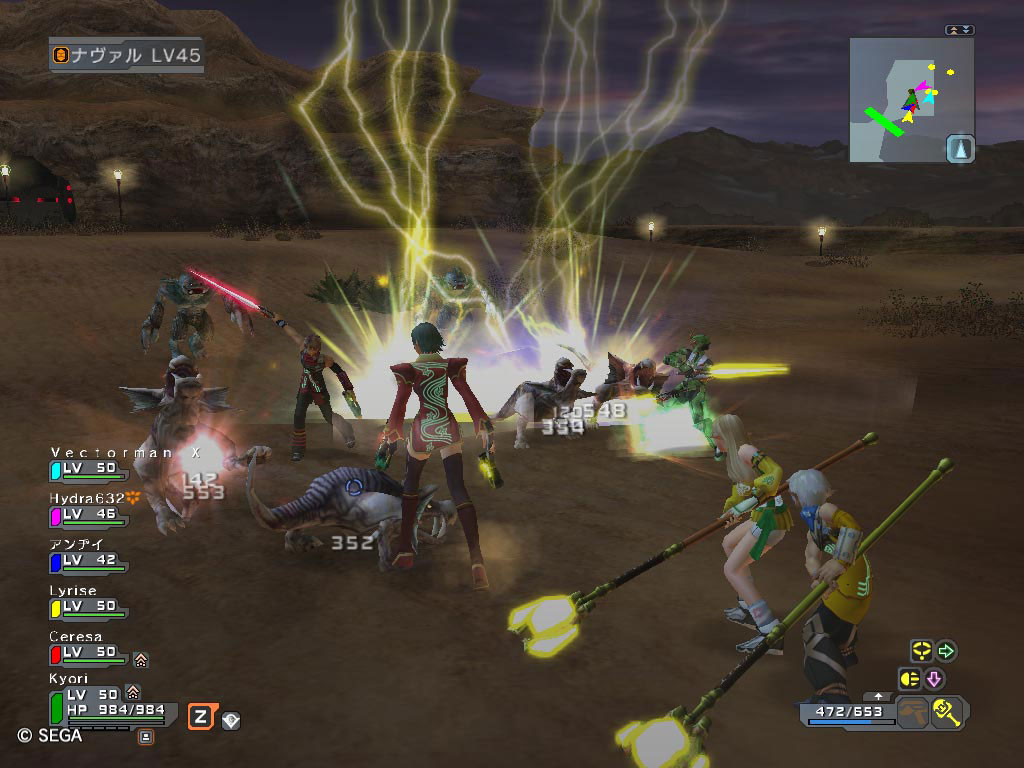Screen dimensions: 1024x768
Task: Click the targeted enemy LV45 name plate
Action: pos(126,55)
